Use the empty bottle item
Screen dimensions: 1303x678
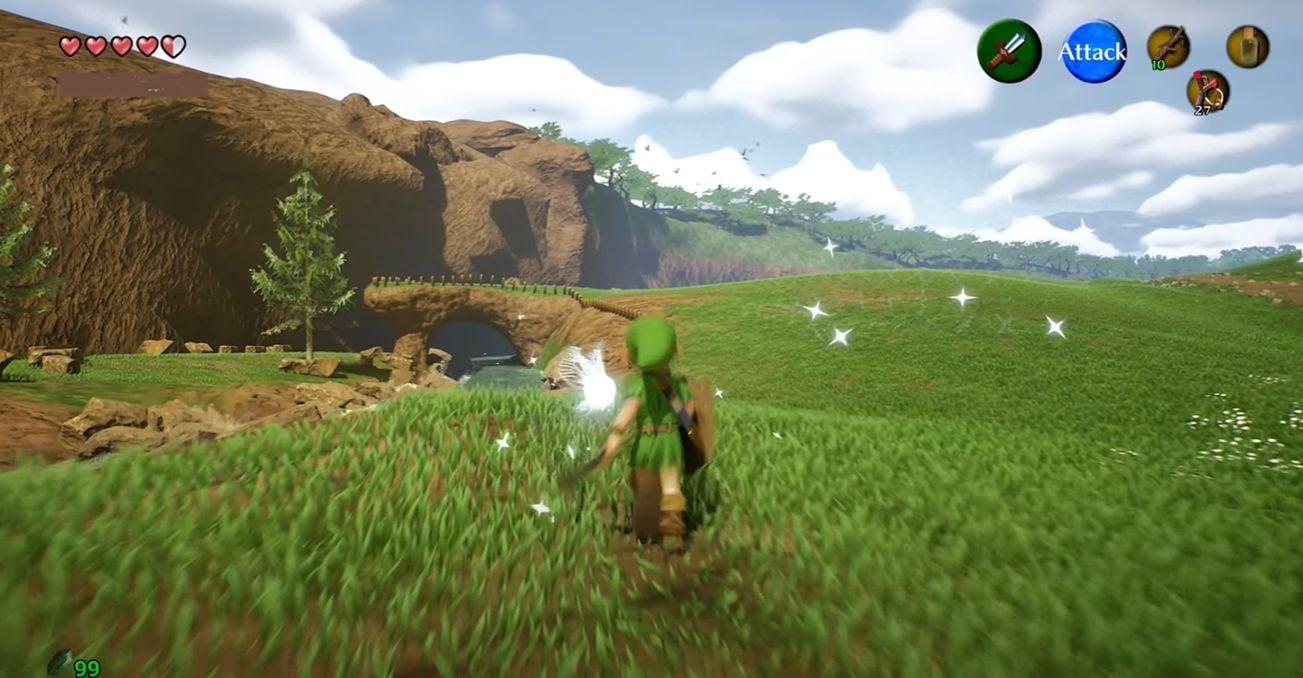click(1248, 46)
